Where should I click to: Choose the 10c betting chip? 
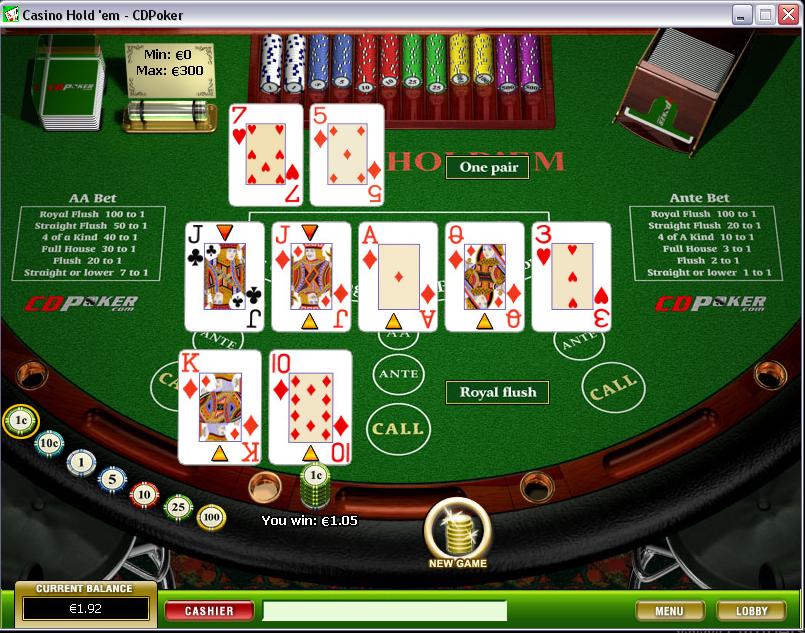click(x=49, y=443)
